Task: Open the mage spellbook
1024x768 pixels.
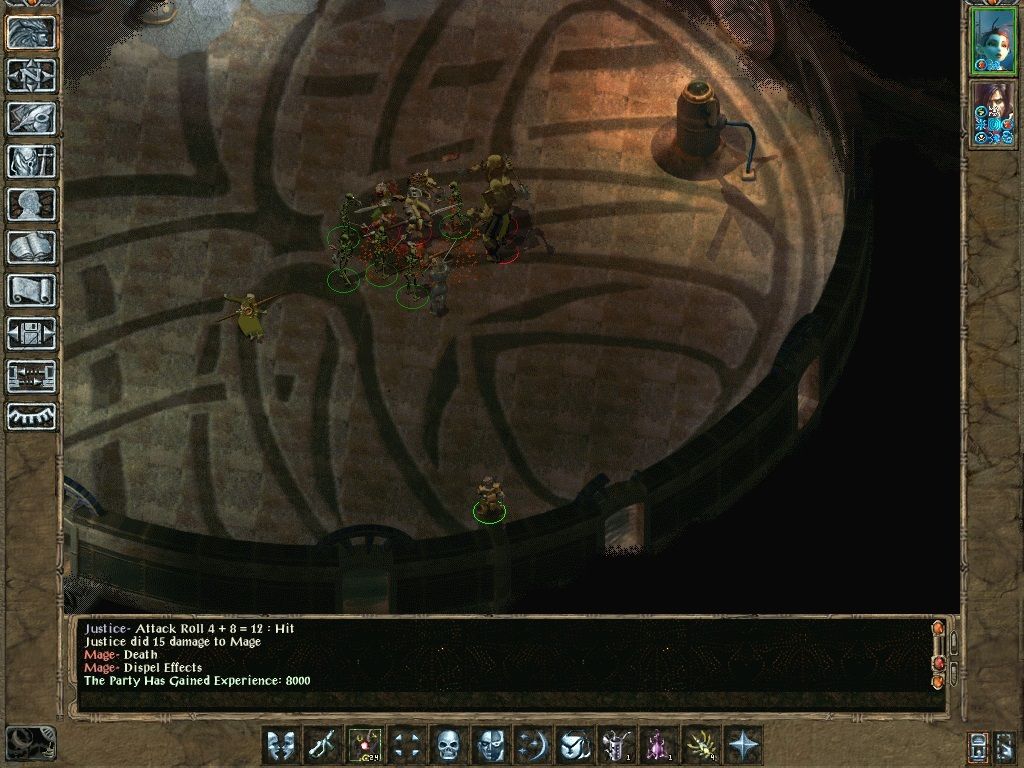Action: tap(31, 247)
